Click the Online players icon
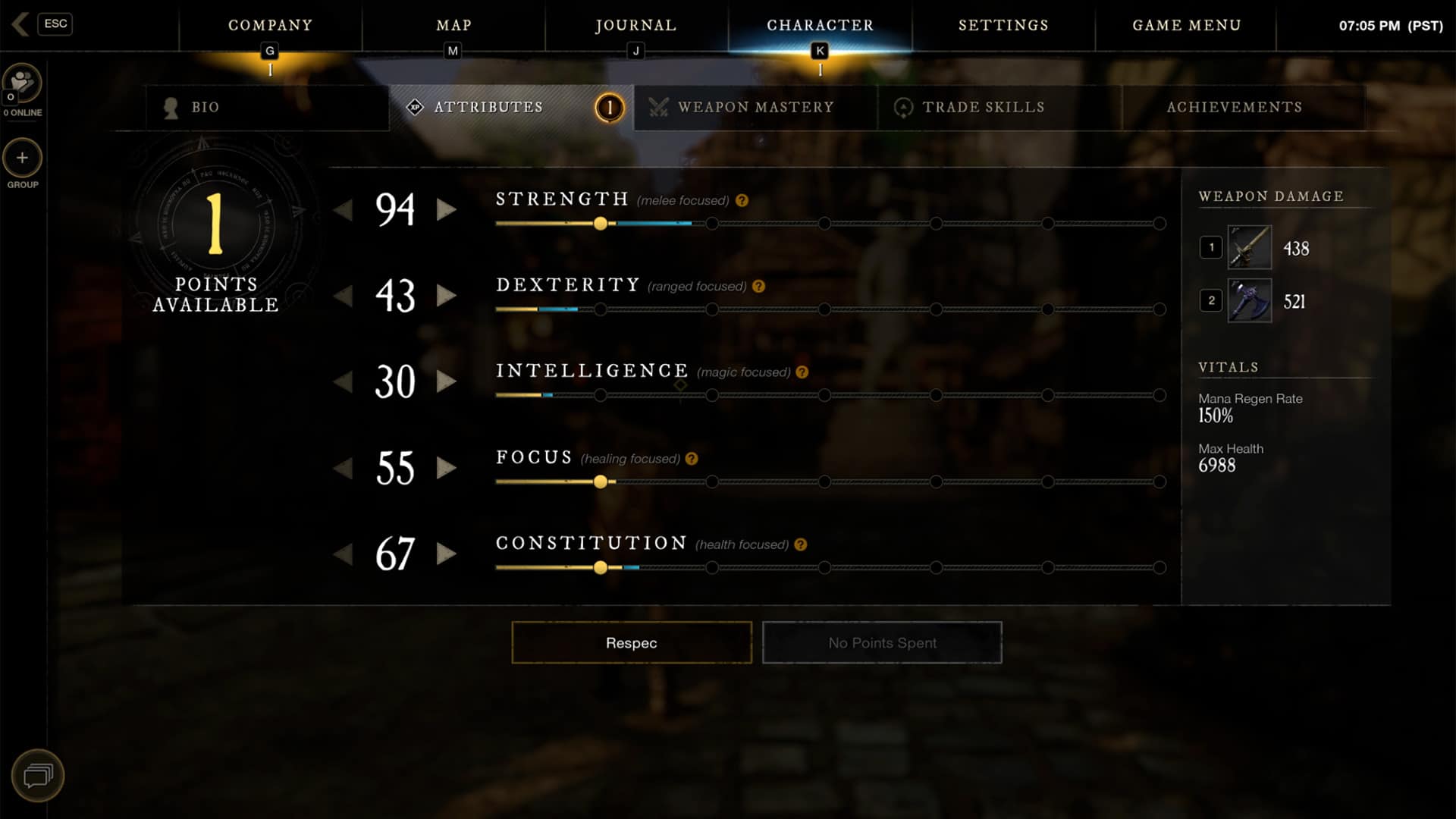 point(22,83)
